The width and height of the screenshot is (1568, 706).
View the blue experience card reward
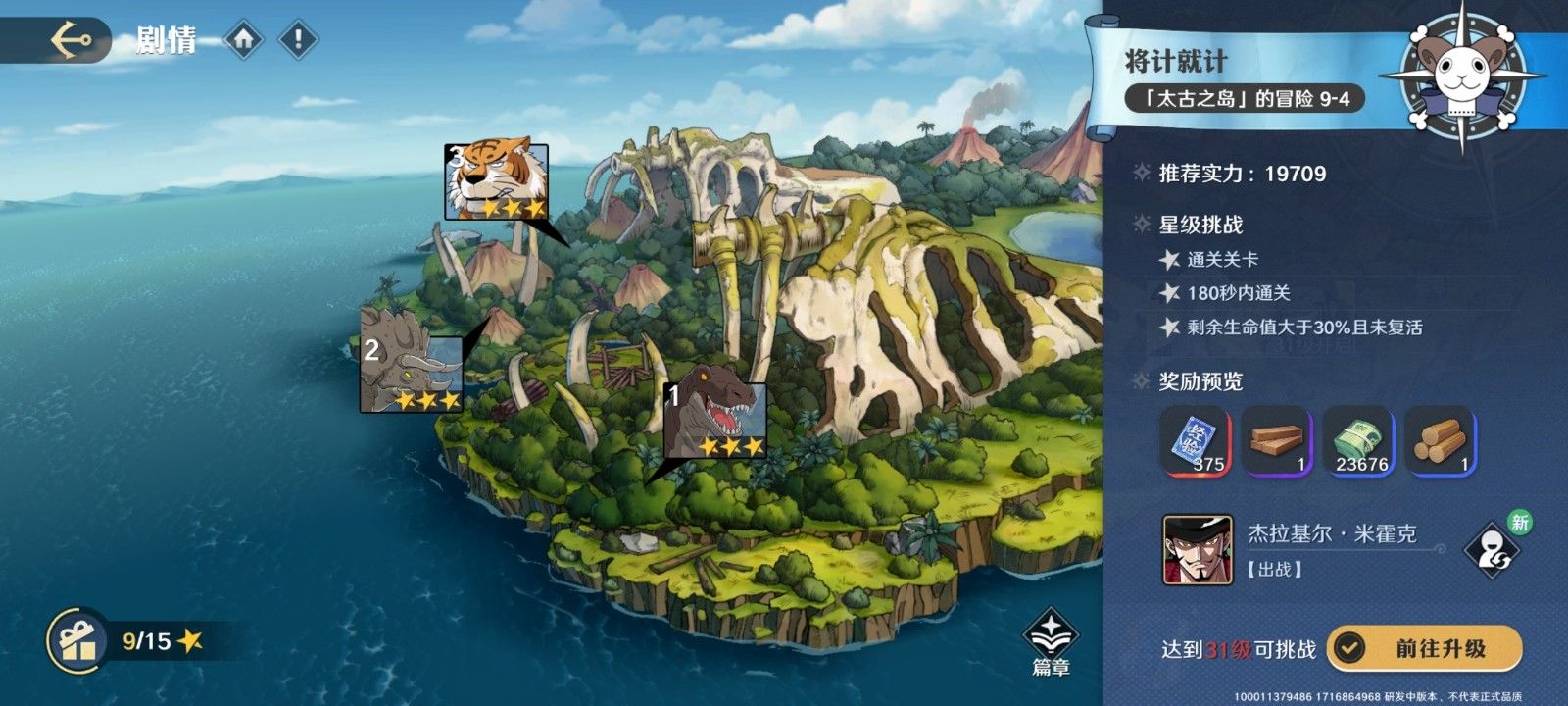1195,442
